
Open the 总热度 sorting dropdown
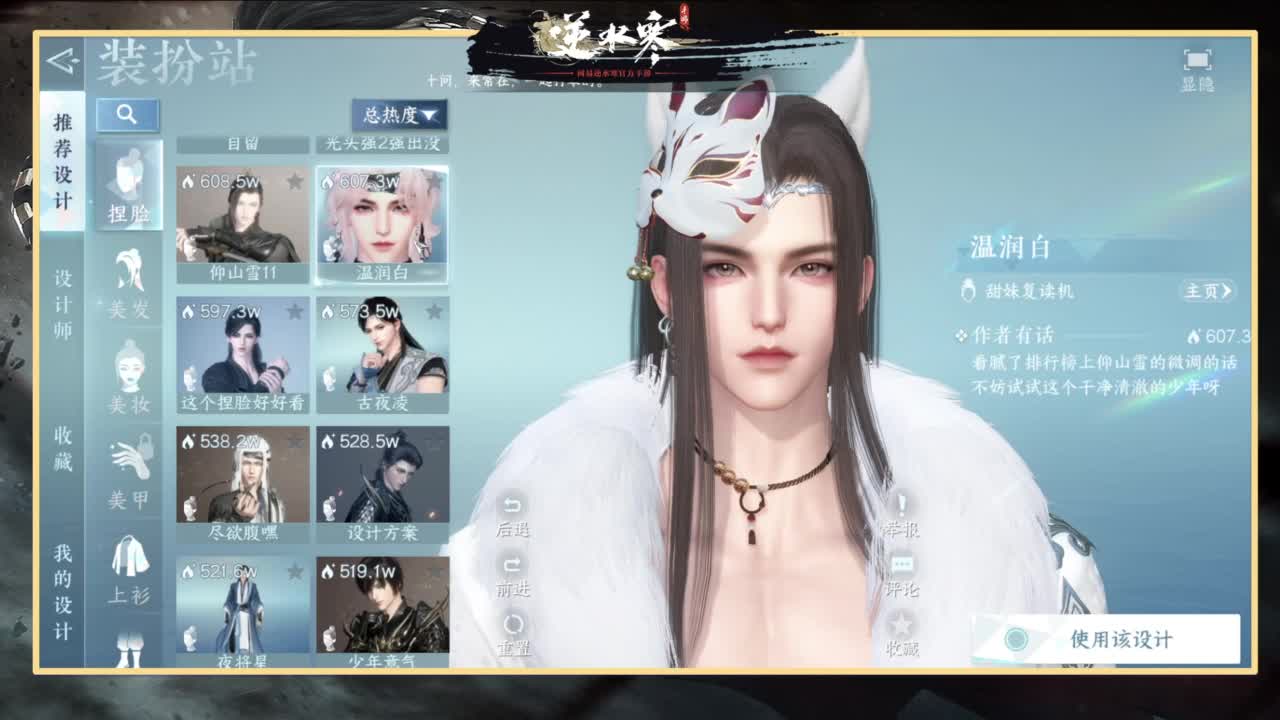(x=399, y=113)
